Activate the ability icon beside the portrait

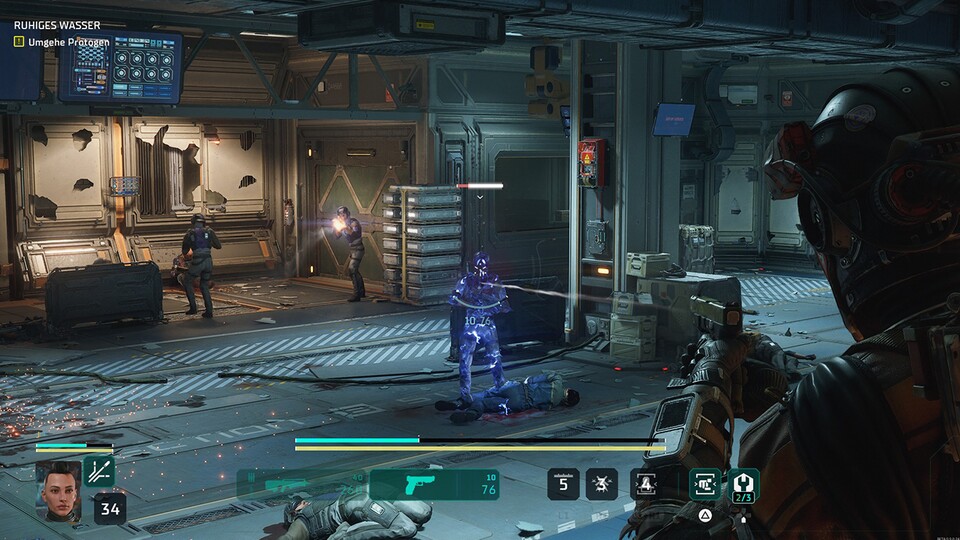(99, 472)
